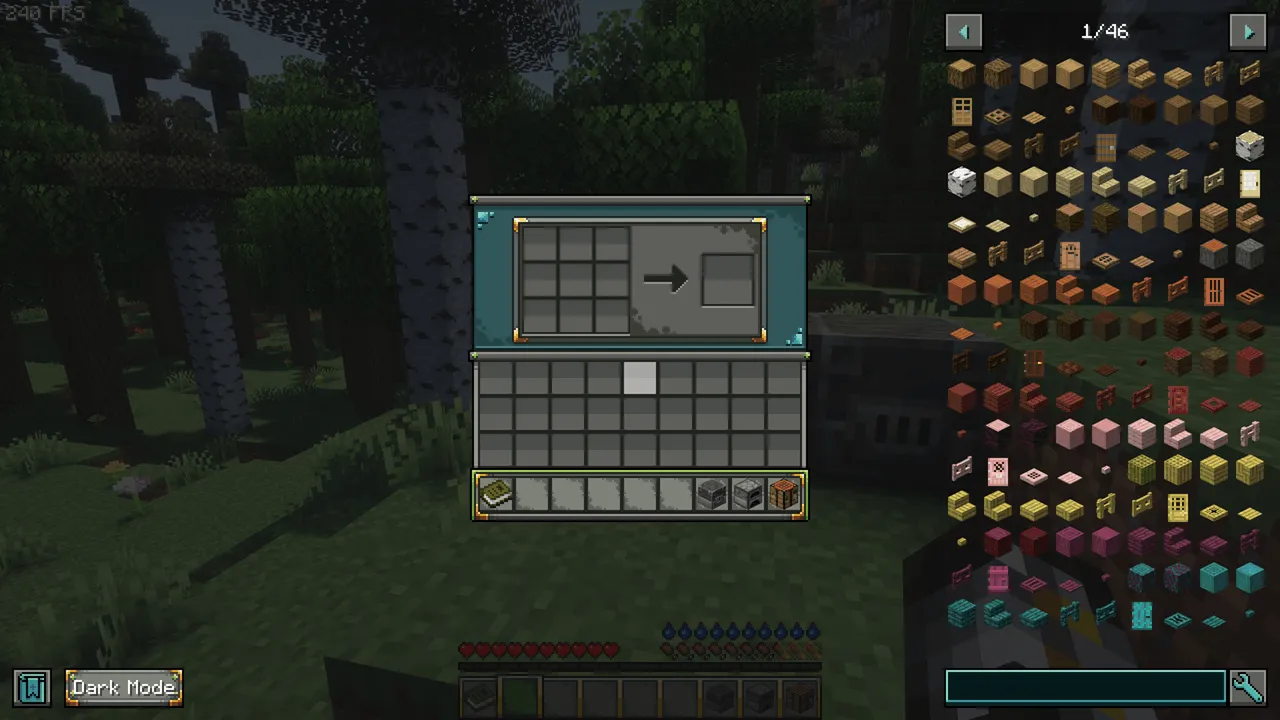This screenshot has height=720, width=1280.
Task: Click the highlighted white inventory slot
Action: point(641,377)
